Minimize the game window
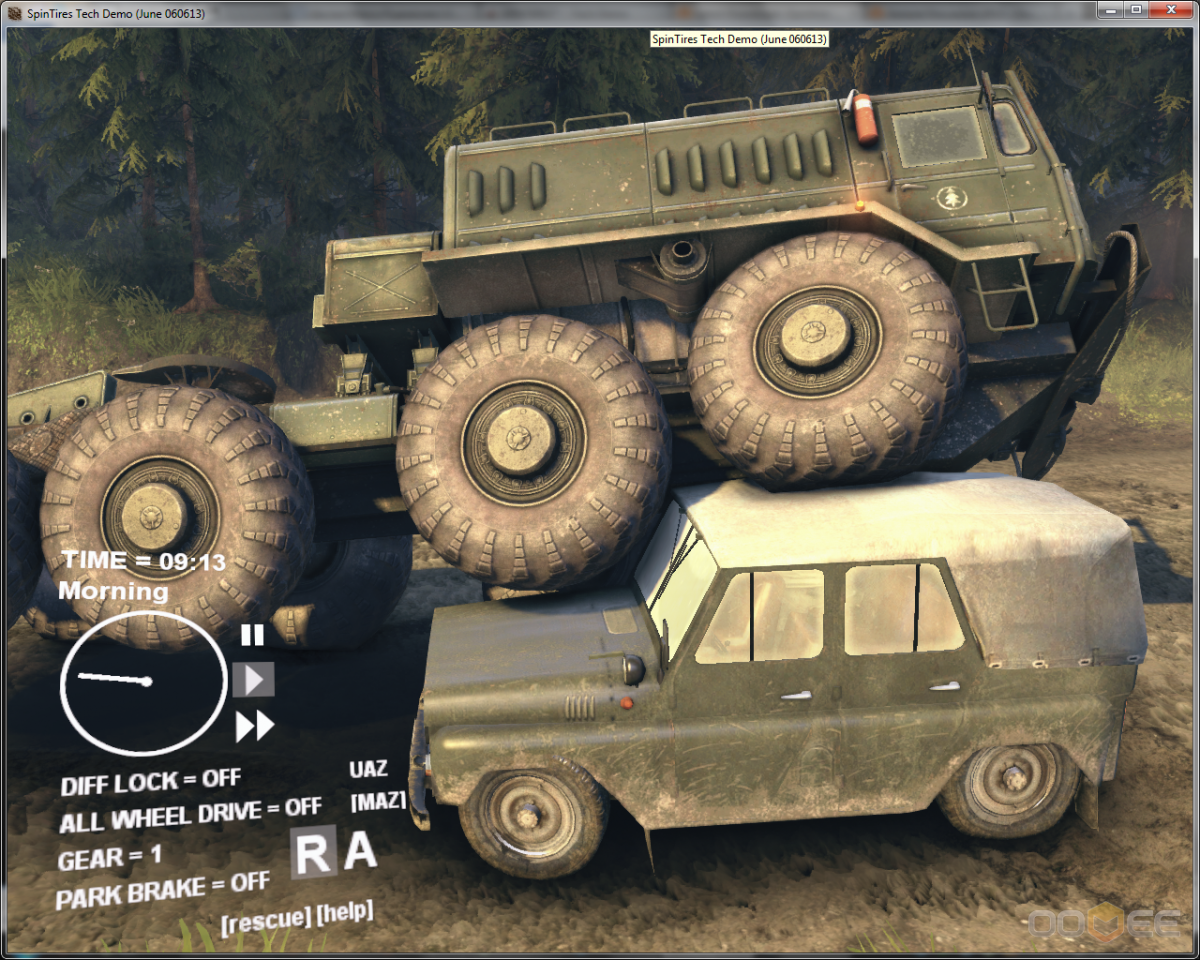 point(1111,9)
